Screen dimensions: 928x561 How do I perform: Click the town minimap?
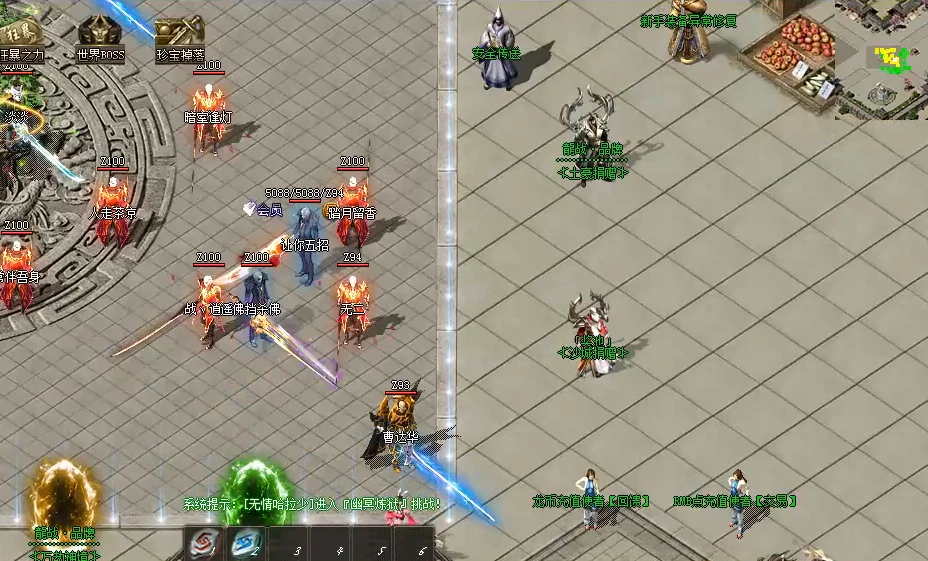click(880, 60)
